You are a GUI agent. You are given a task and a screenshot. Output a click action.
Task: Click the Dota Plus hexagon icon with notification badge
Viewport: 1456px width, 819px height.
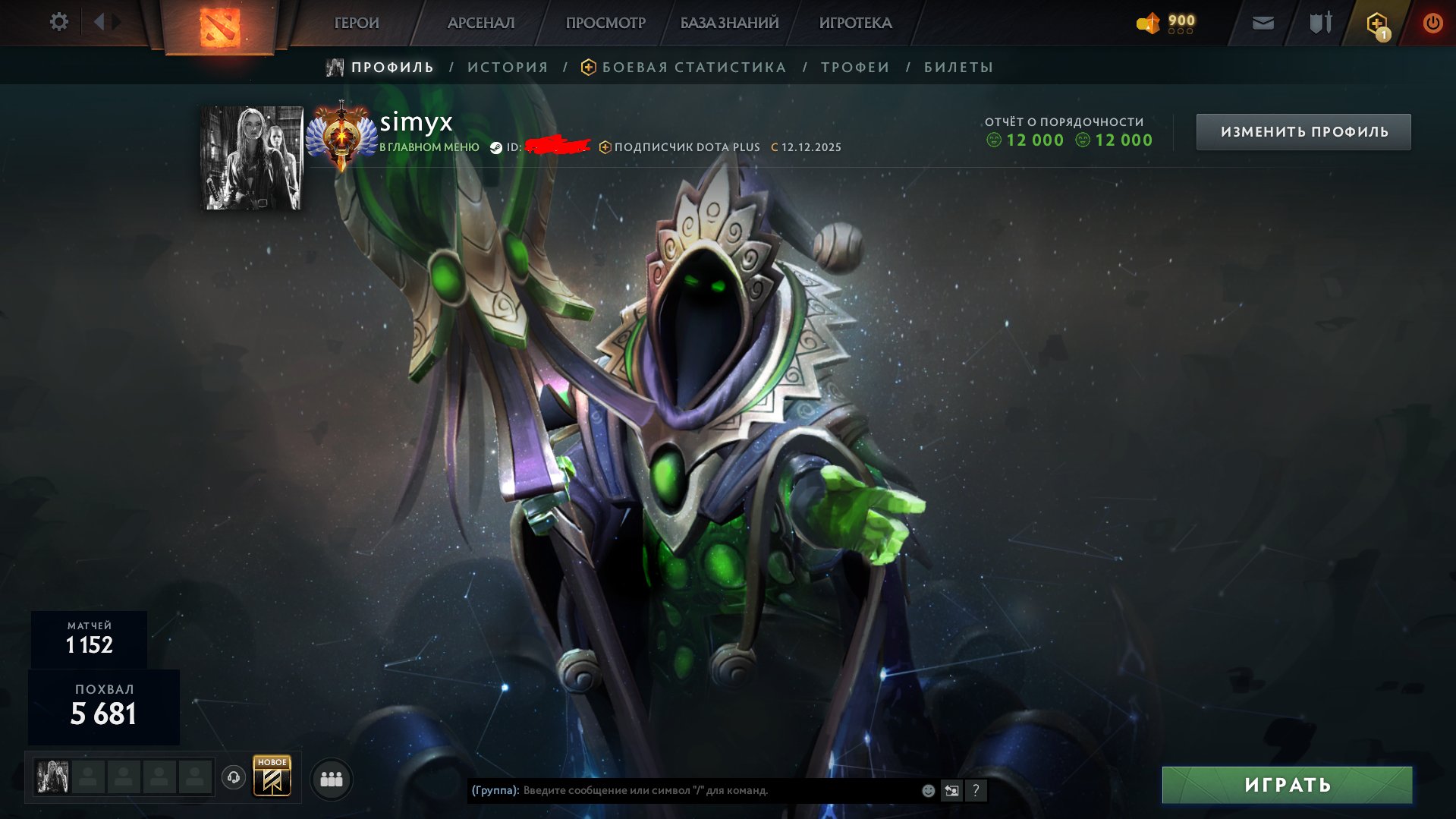point(1376,23)
